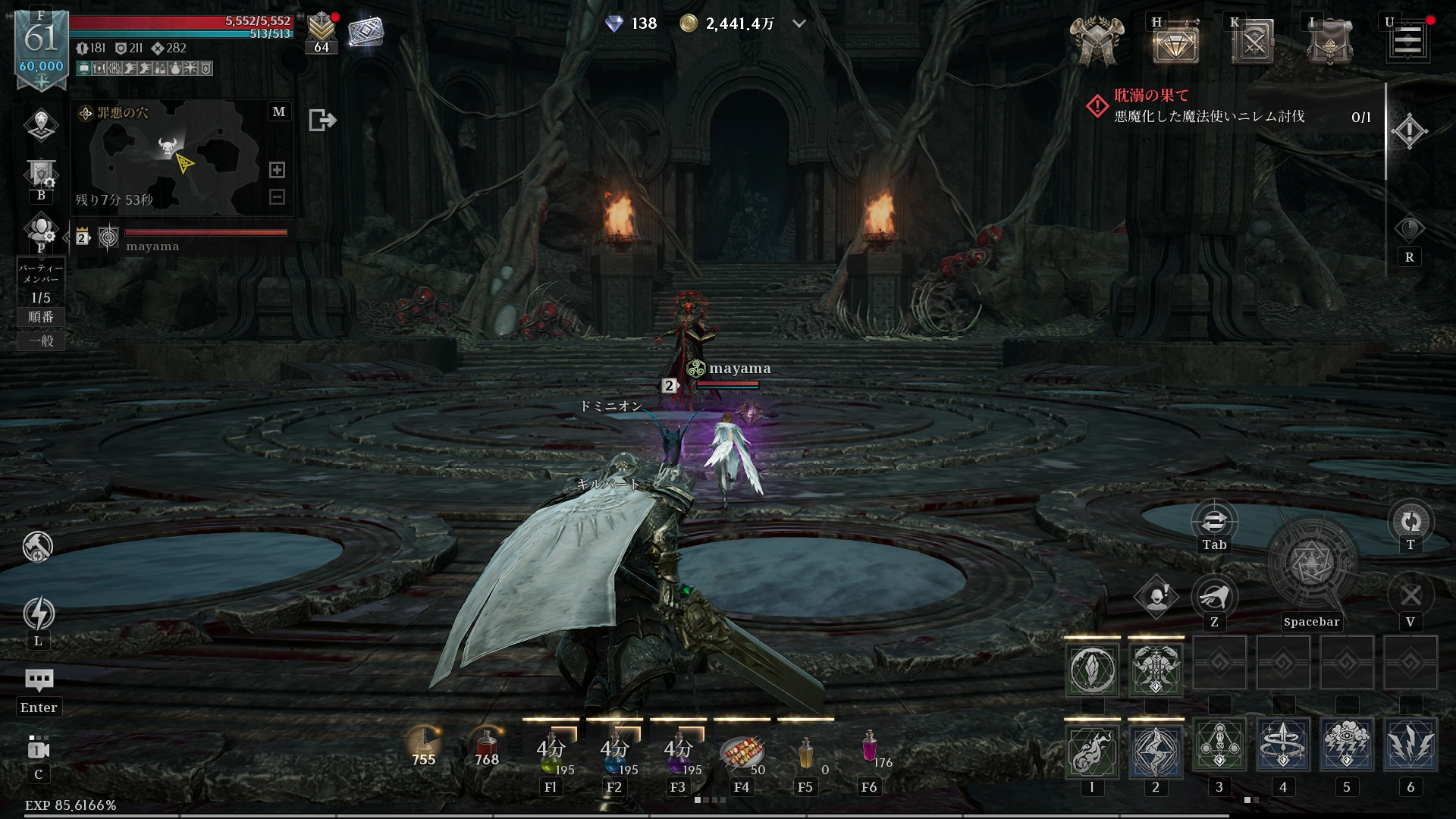This screenshot has height=819, width=1456.
Task: Leave dungeon using the exit door icon
Action: (x=322, y=120)
